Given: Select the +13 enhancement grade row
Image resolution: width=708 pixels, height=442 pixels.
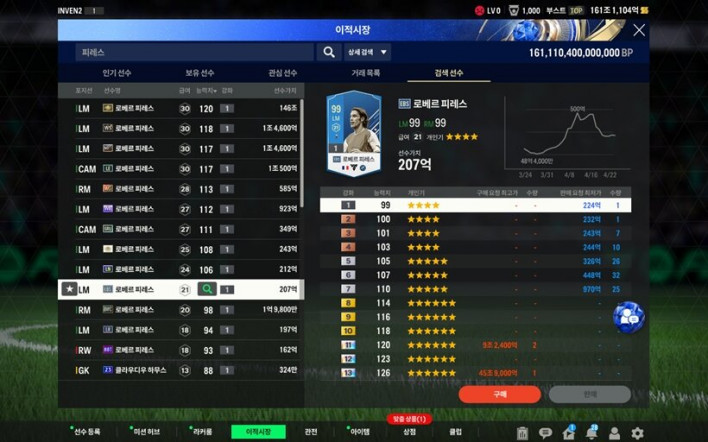Looking at the screenshot, I should point(470,372).
